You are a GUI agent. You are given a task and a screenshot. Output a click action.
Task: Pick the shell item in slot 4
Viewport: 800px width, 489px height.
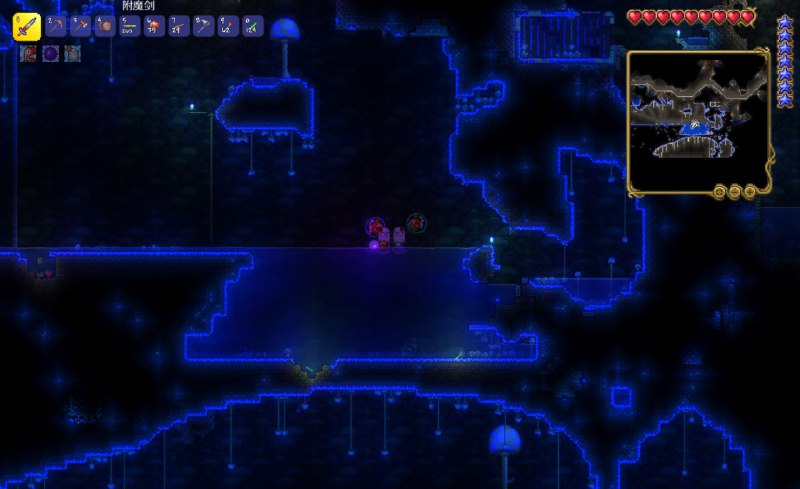(x=104, y=26)
